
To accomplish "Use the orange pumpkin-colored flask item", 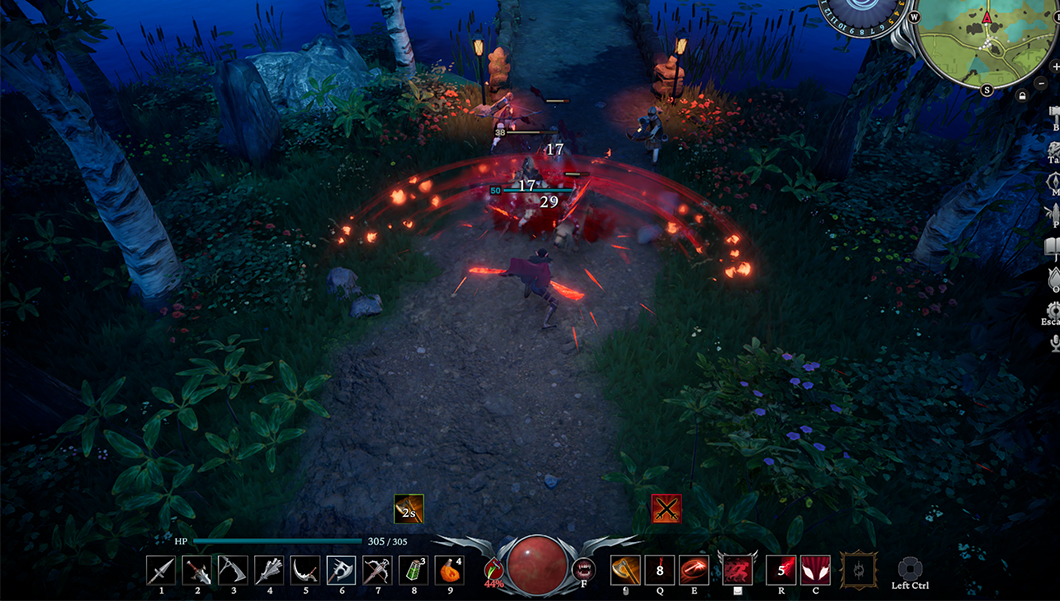I will coord(450,570).
